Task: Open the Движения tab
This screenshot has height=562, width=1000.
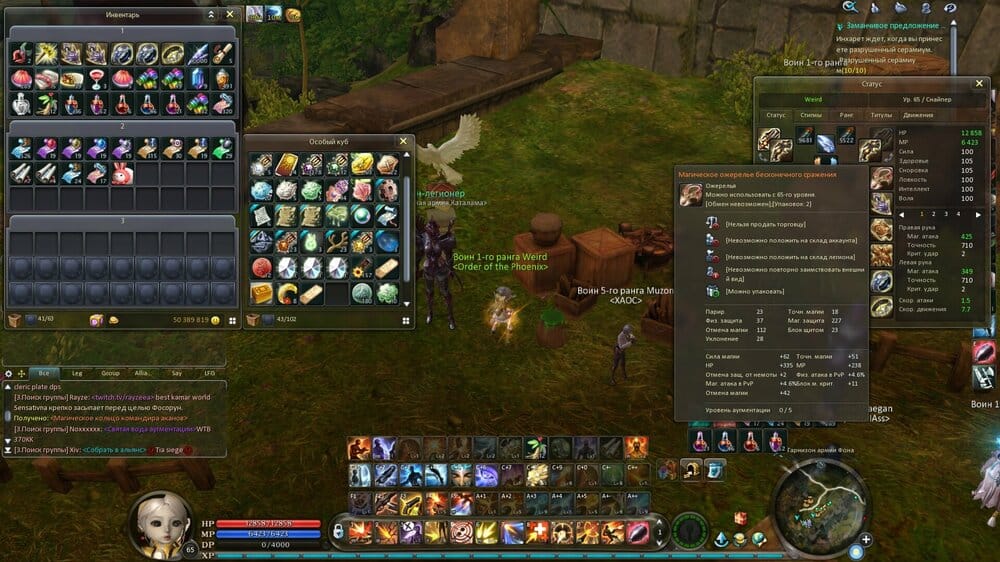Action: click(x=918, y=115)
